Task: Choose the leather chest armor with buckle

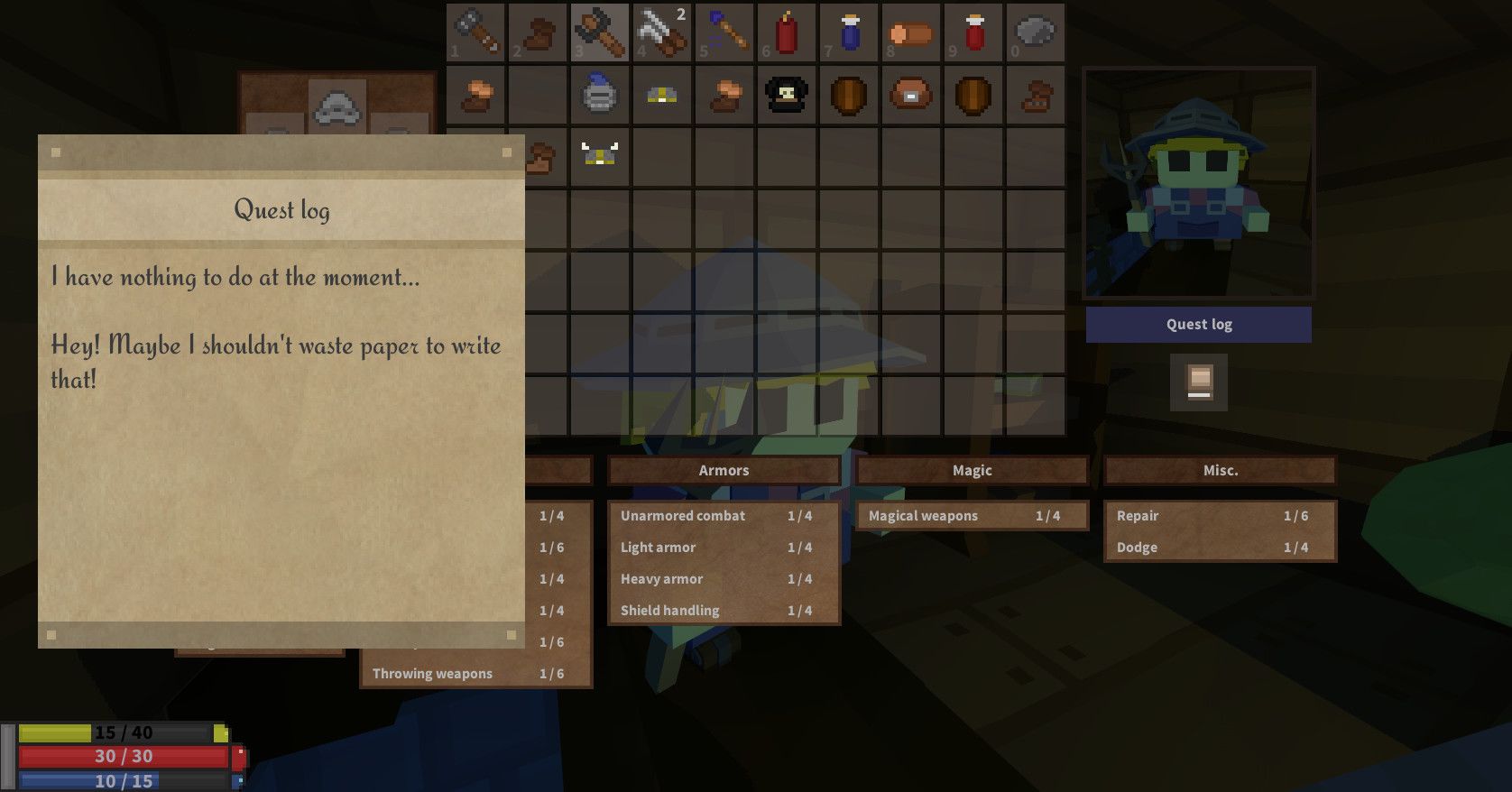Action: click(x=911, y=94)
